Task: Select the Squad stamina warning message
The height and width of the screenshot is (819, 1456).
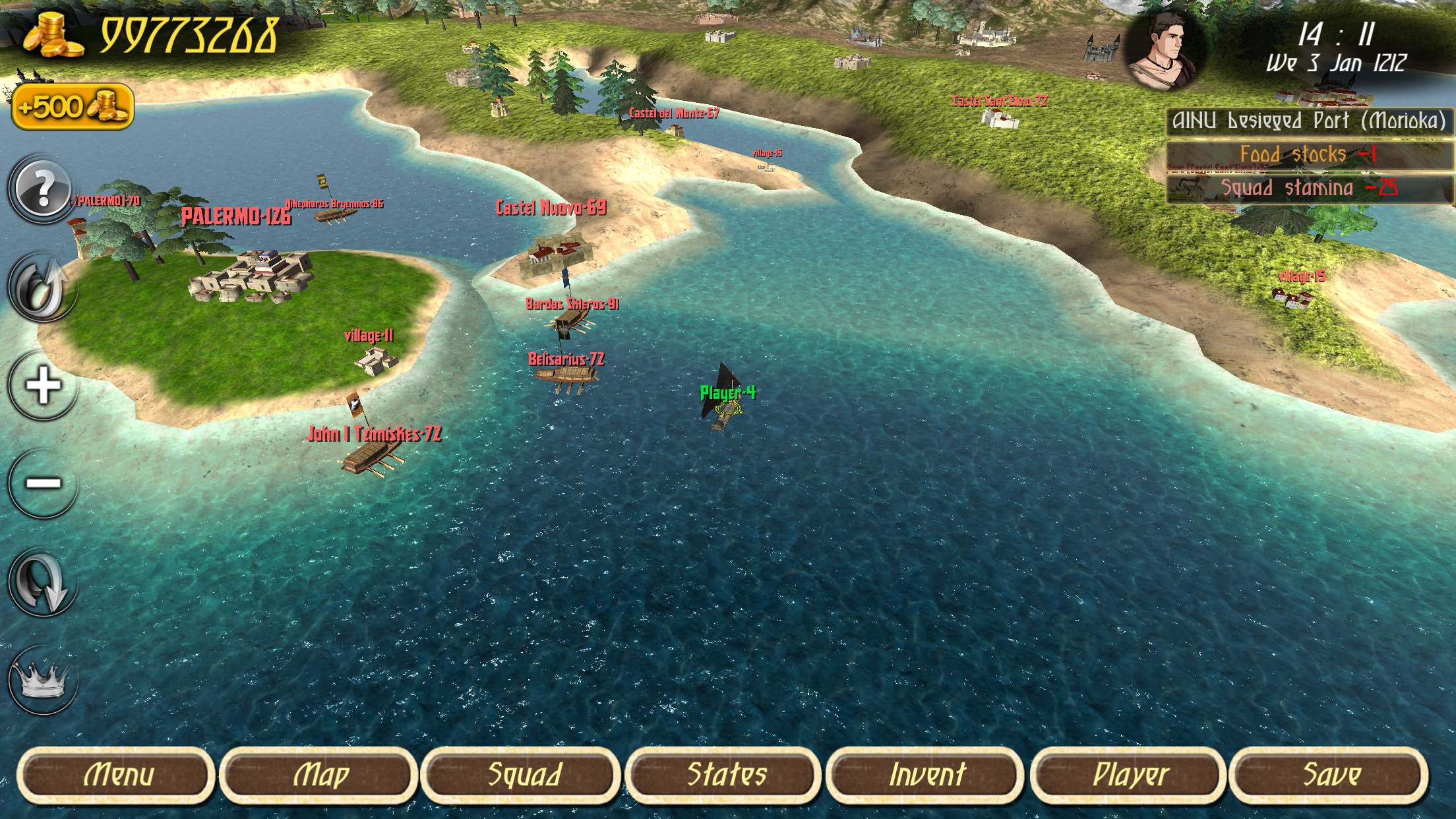Action: click(x=1310, y=189)
